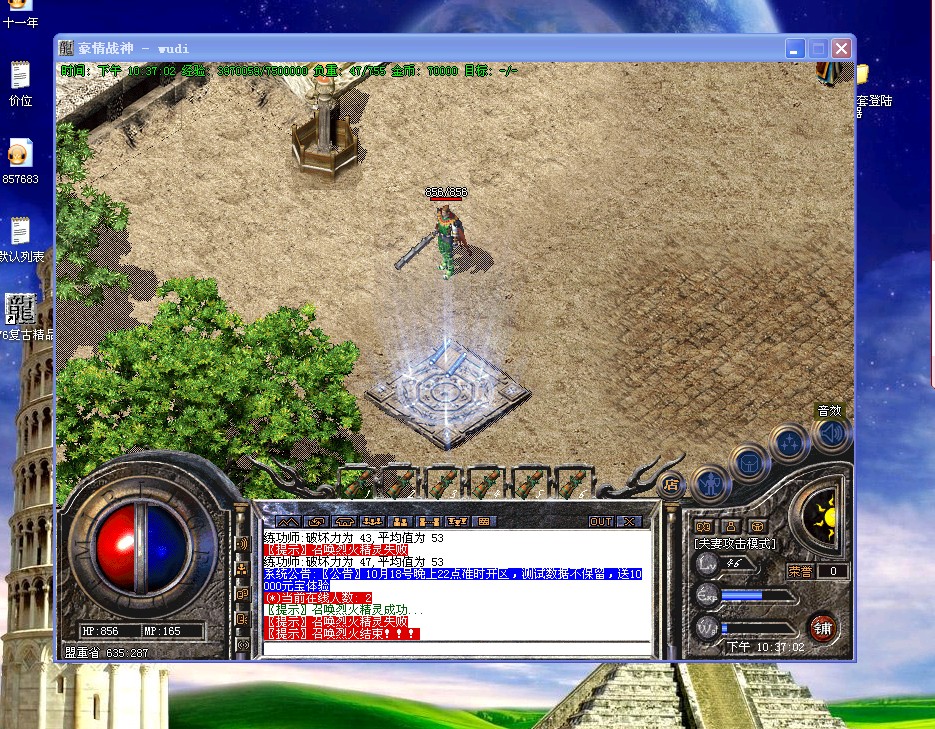Open the bag inventory round icon
Screen dimensions: 935x729
click(x=749, y=462)
